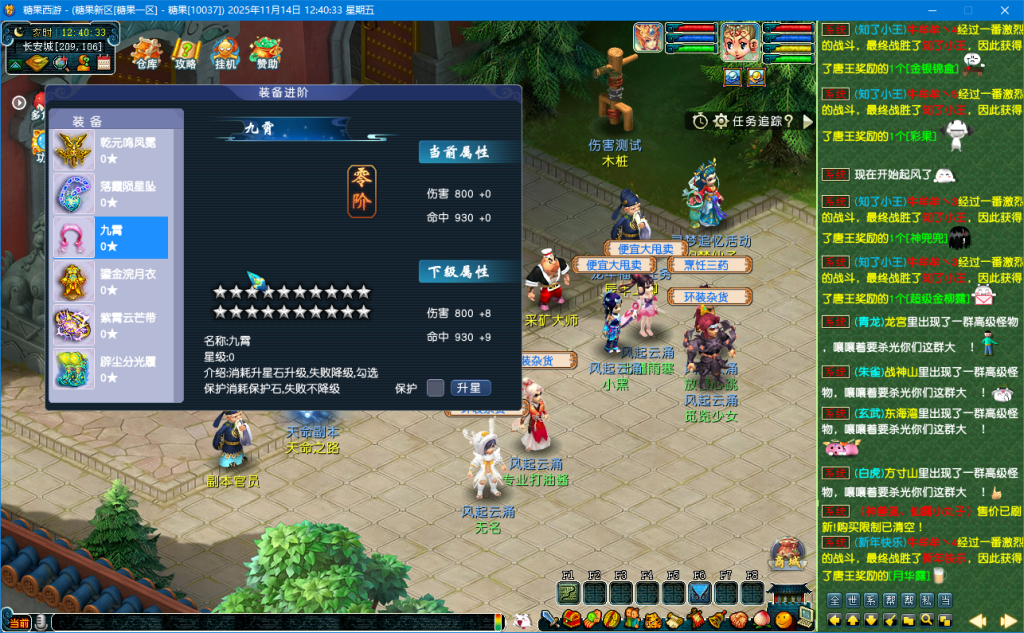Expand the 任务追踪 quest tracker arrow
The height and width of the screenshot is (633, 1024).
[x=808, y=121]
